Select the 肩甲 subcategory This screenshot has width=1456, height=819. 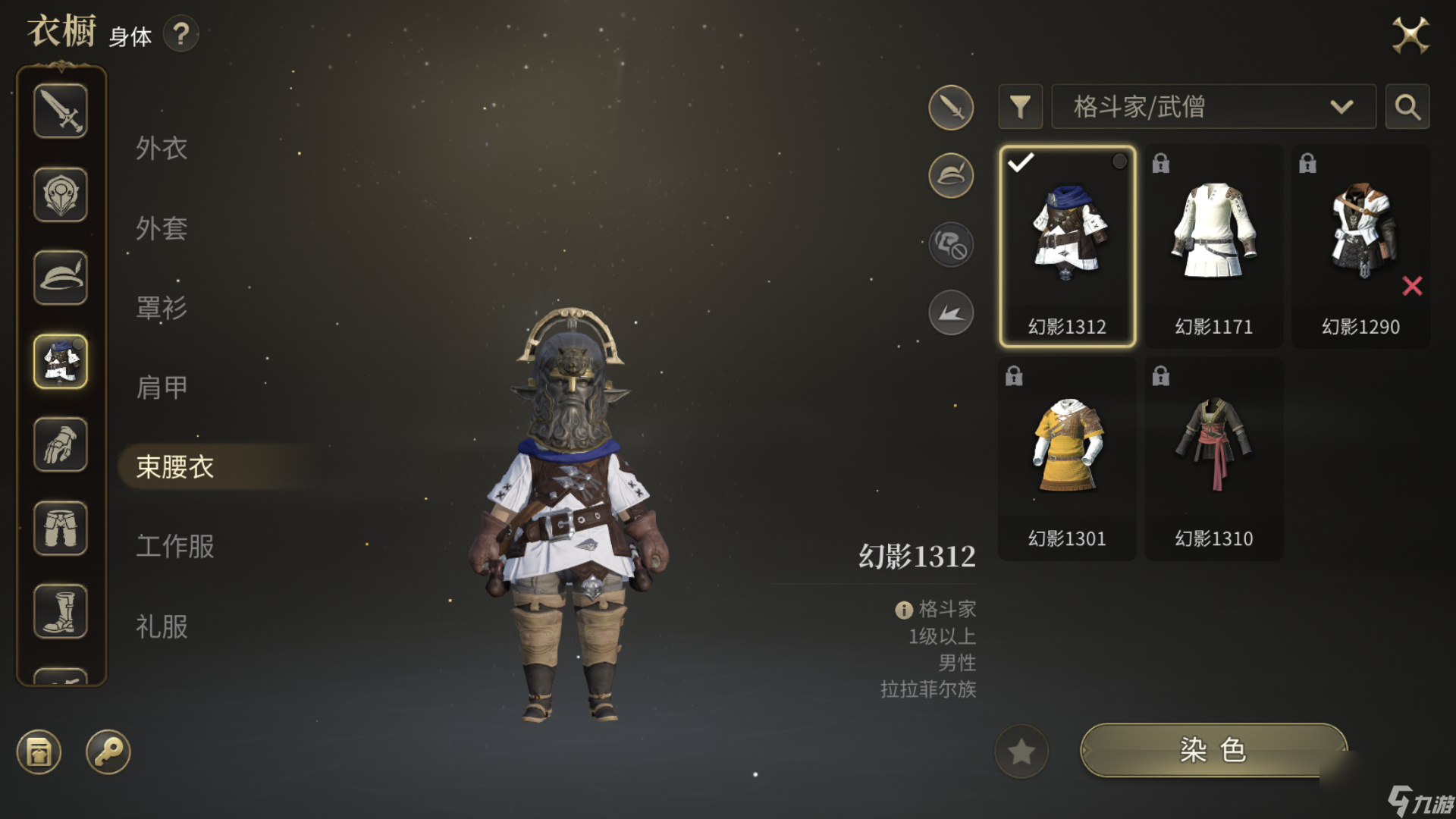(162, 387)
